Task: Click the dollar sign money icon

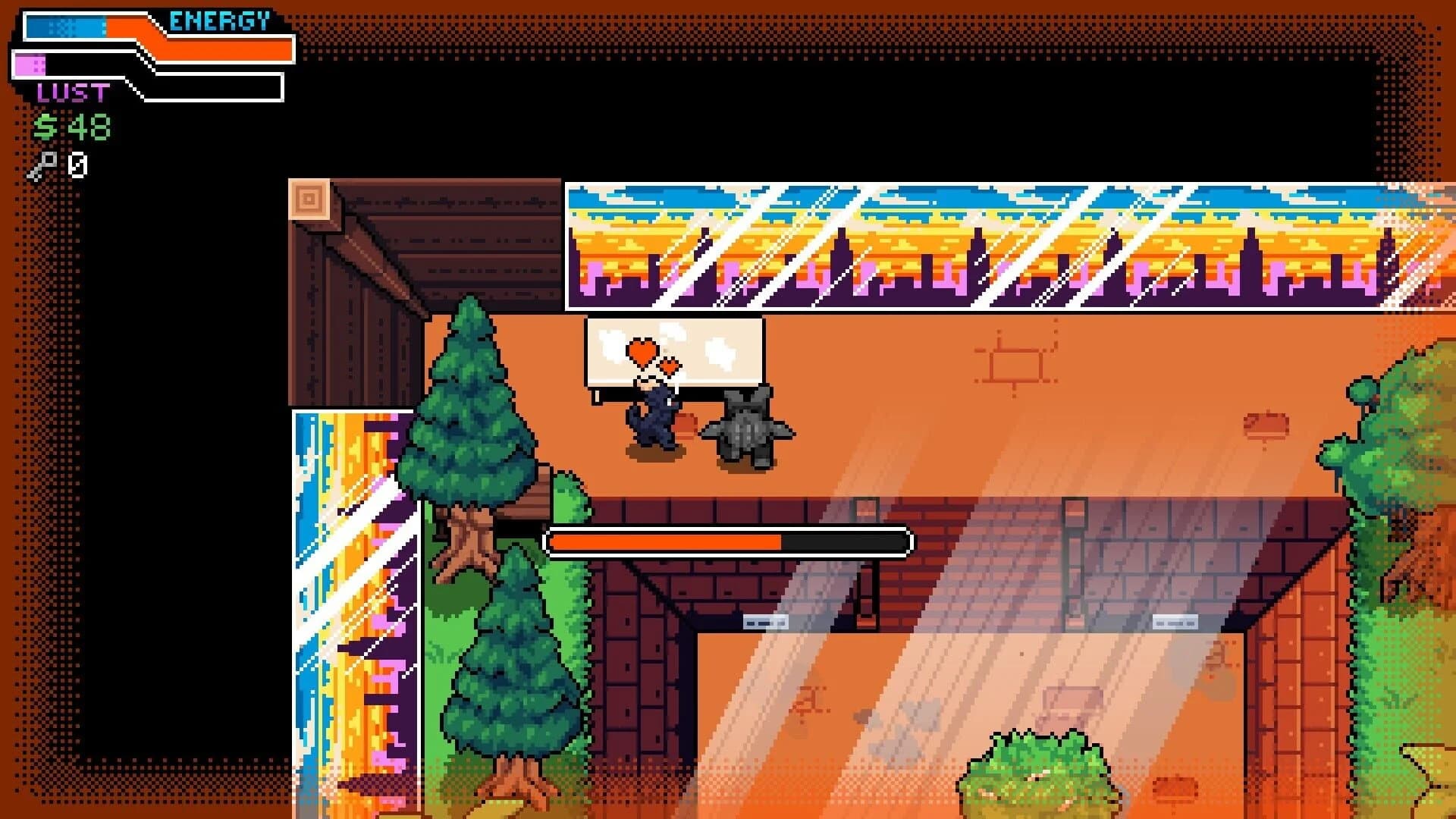Action: click(x=45, y=125)
